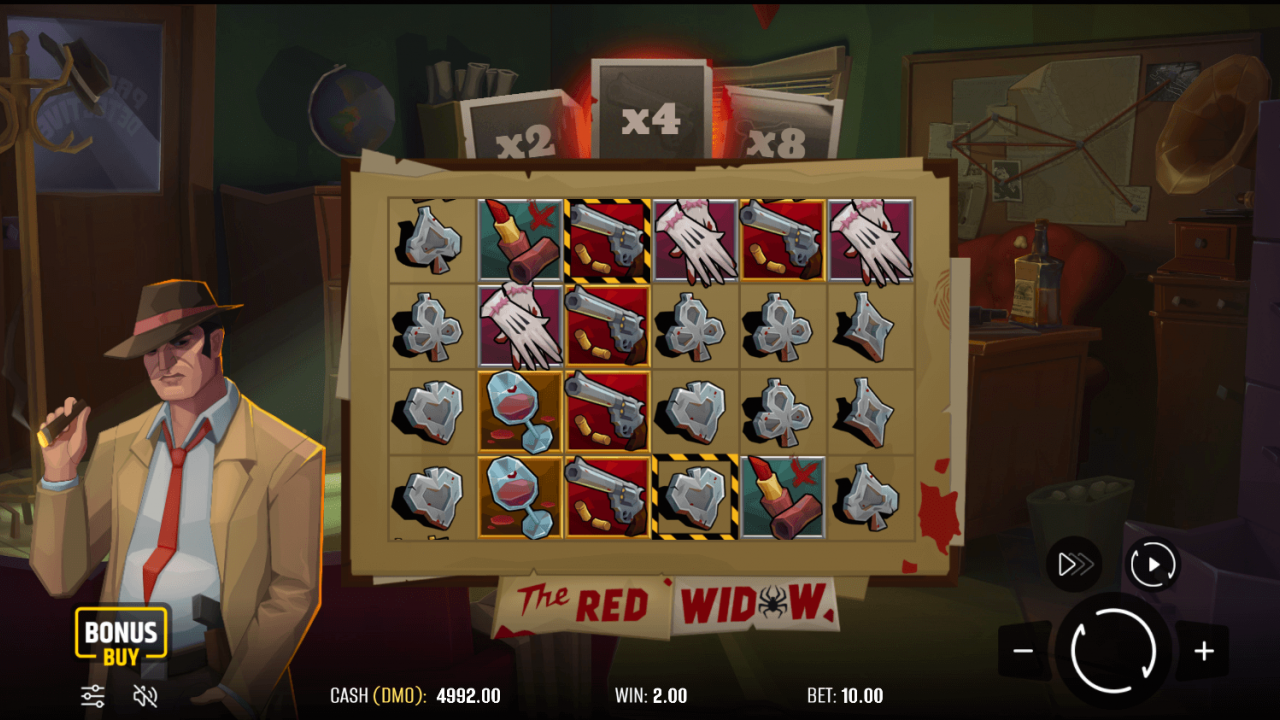Click the BET amount display

pos(846,695)
